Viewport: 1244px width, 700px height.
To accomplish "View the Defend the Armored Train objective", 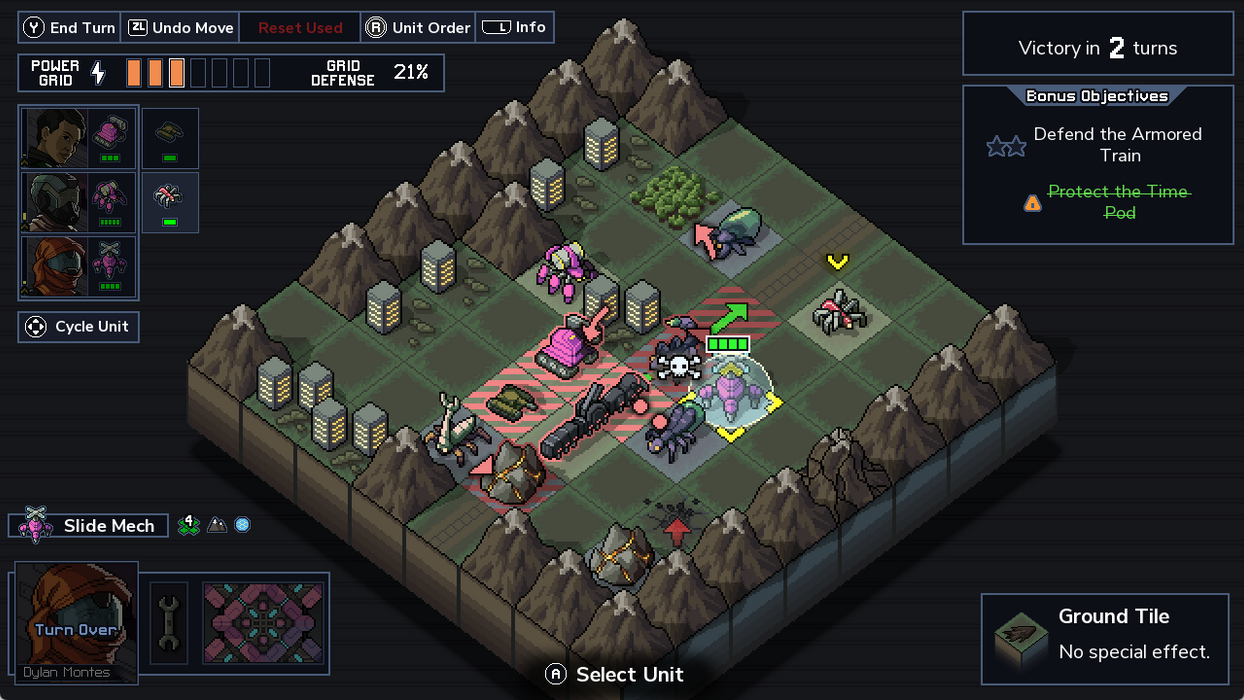I will tap(1117, 145).
